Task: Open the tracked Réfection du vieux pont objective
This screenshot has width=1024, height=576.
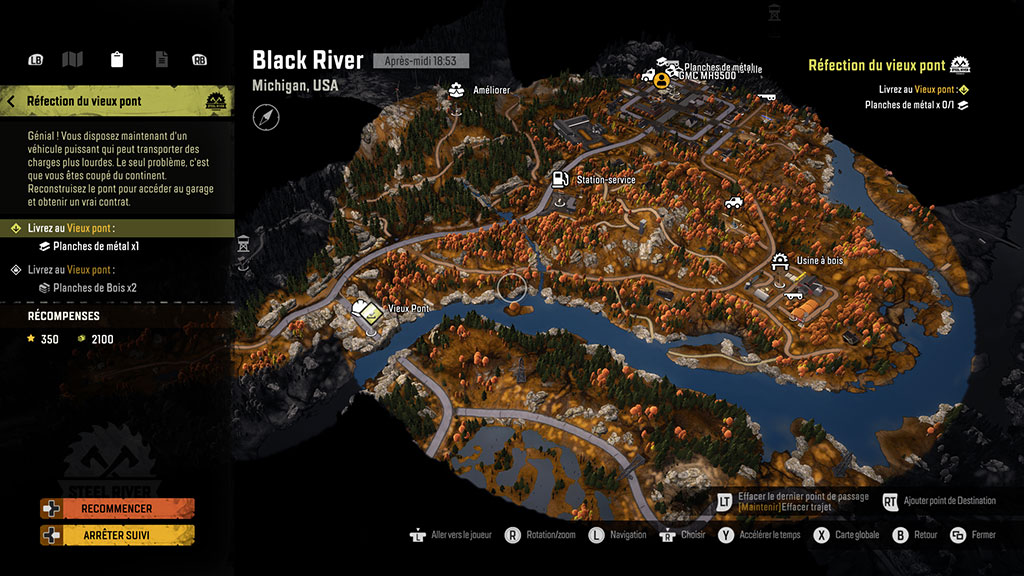Action: point(877,66)
